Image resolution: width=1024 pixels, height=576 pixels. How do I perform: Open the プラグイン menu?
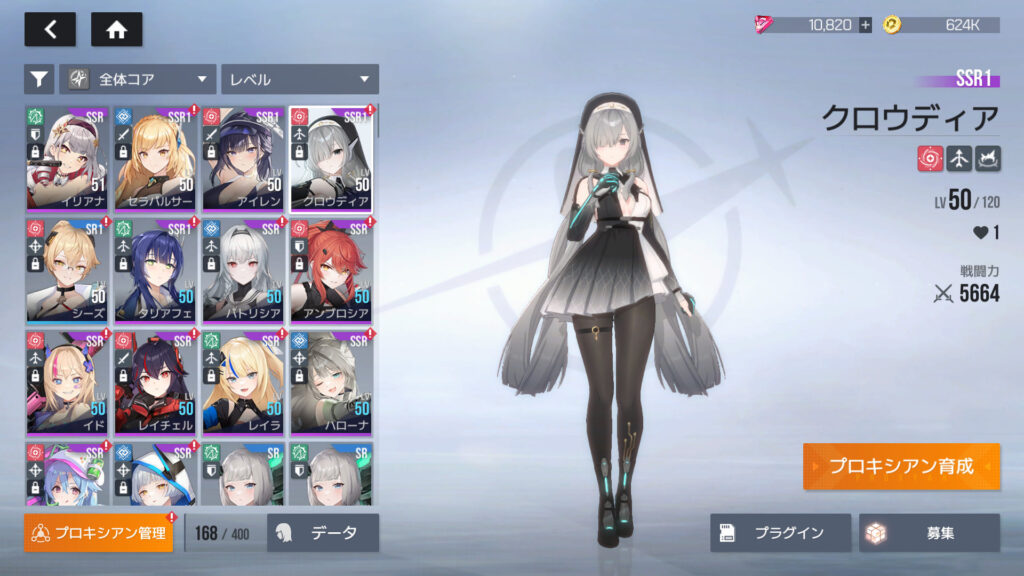tap(780, 533)
